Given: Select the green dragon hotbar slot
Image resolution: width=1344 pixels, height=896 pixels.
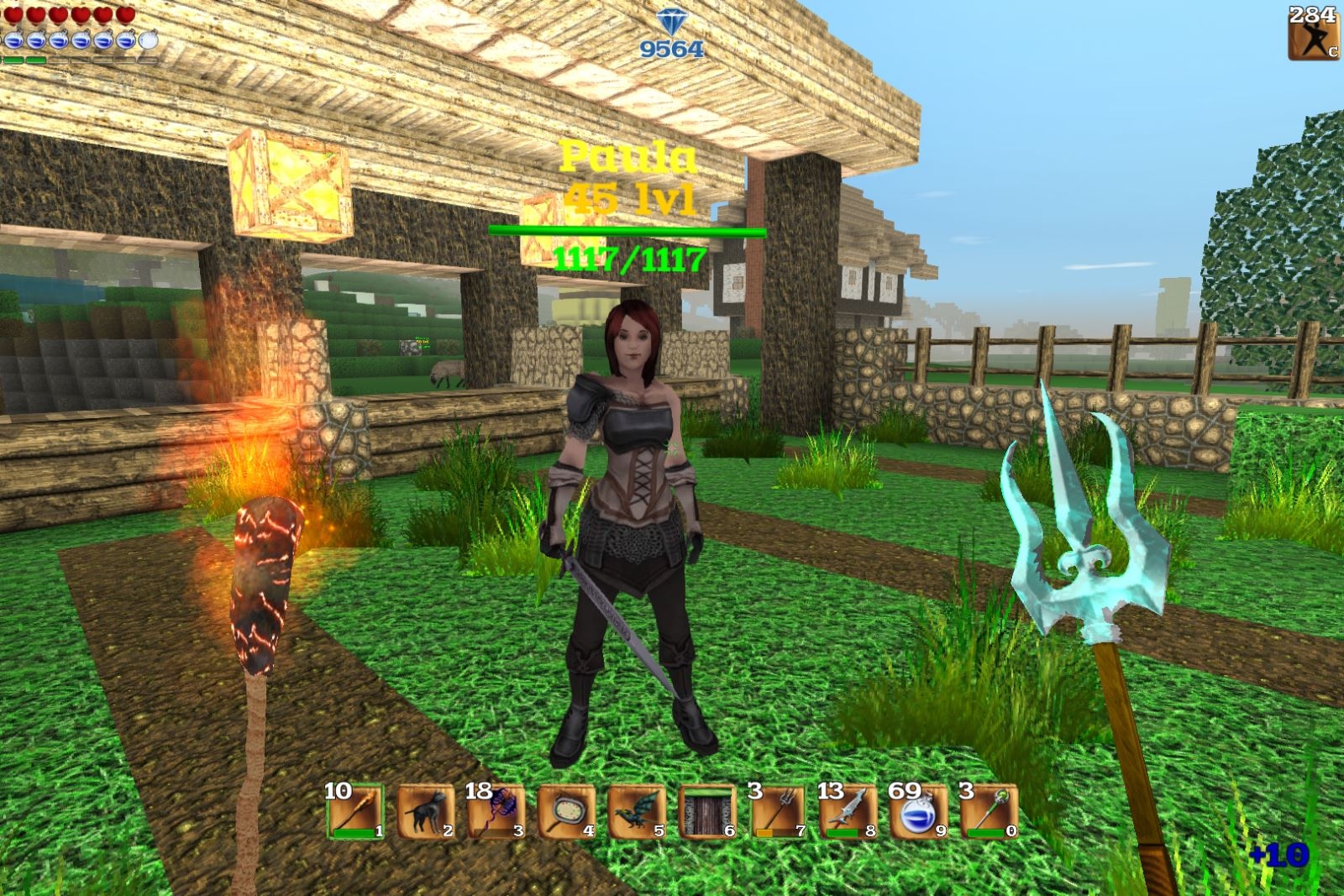Looking at the screenshot, I should click(638, 812).
